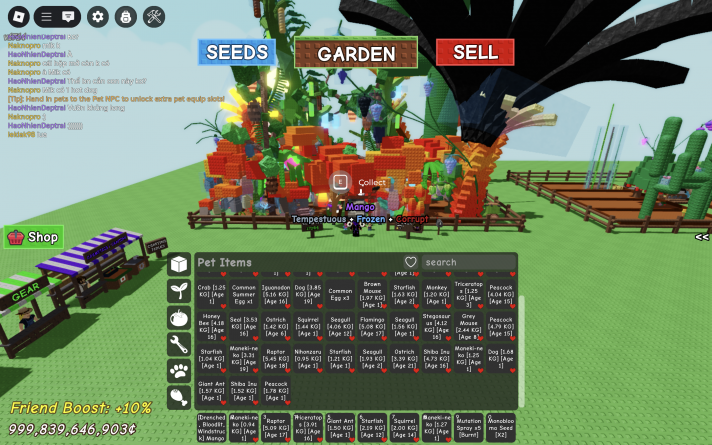
Task: Select the wrench tools category tab
Action: pos(179,345)
